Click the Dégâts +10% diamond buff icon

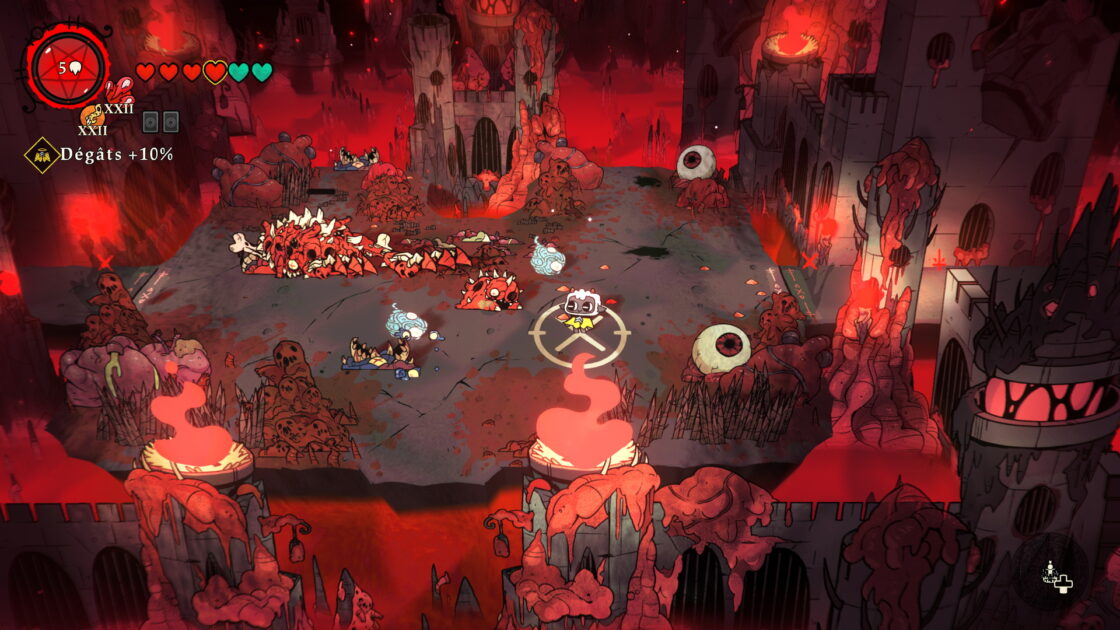coord(41,155)
